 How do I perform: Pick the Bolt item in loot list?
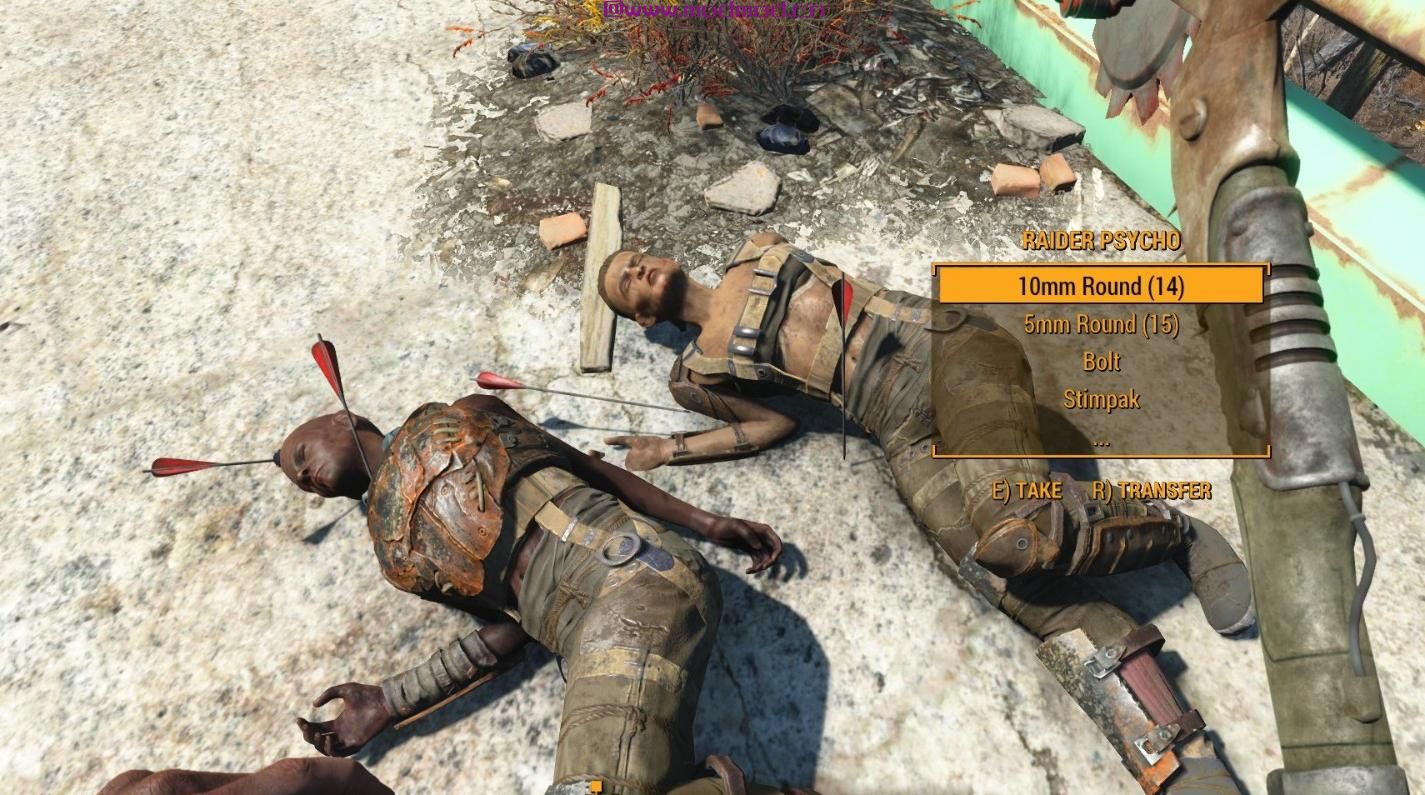click(x=1100, y=362)
